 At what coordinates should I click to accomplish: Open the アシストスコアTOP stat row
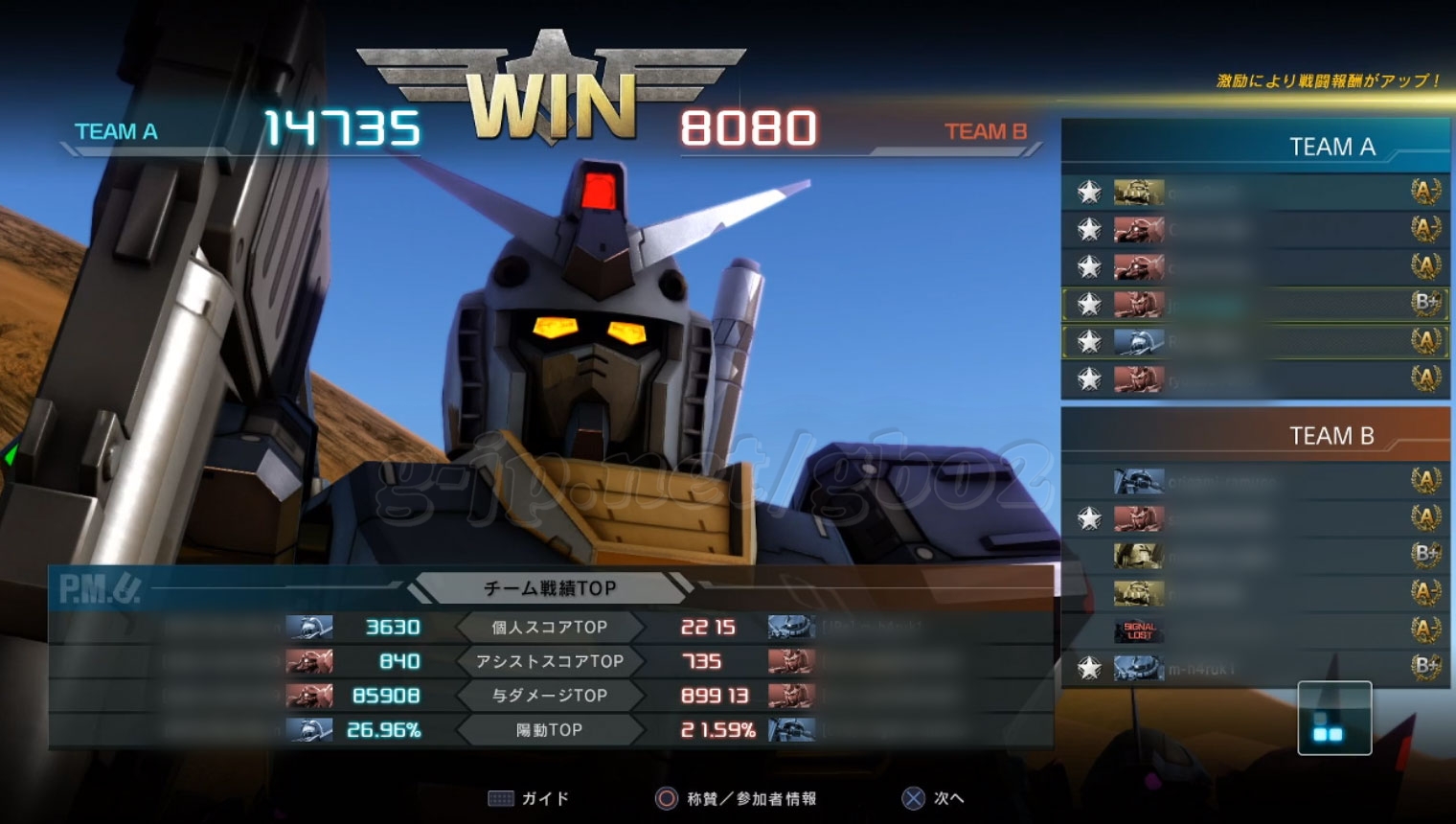(550, 661)
